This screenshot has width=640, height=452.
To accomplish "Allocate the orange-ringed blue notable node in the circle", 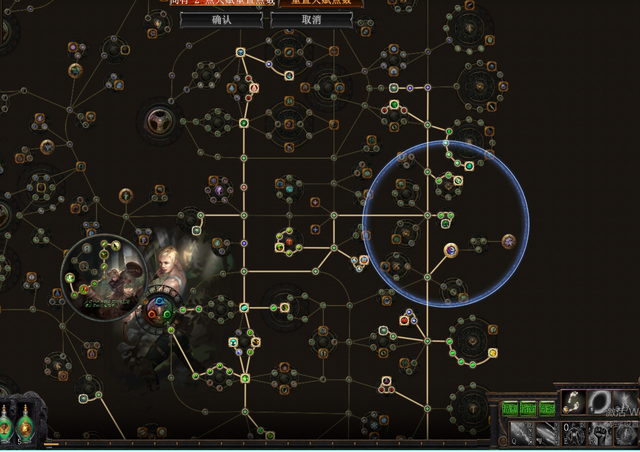I will [x=451, y=249].
